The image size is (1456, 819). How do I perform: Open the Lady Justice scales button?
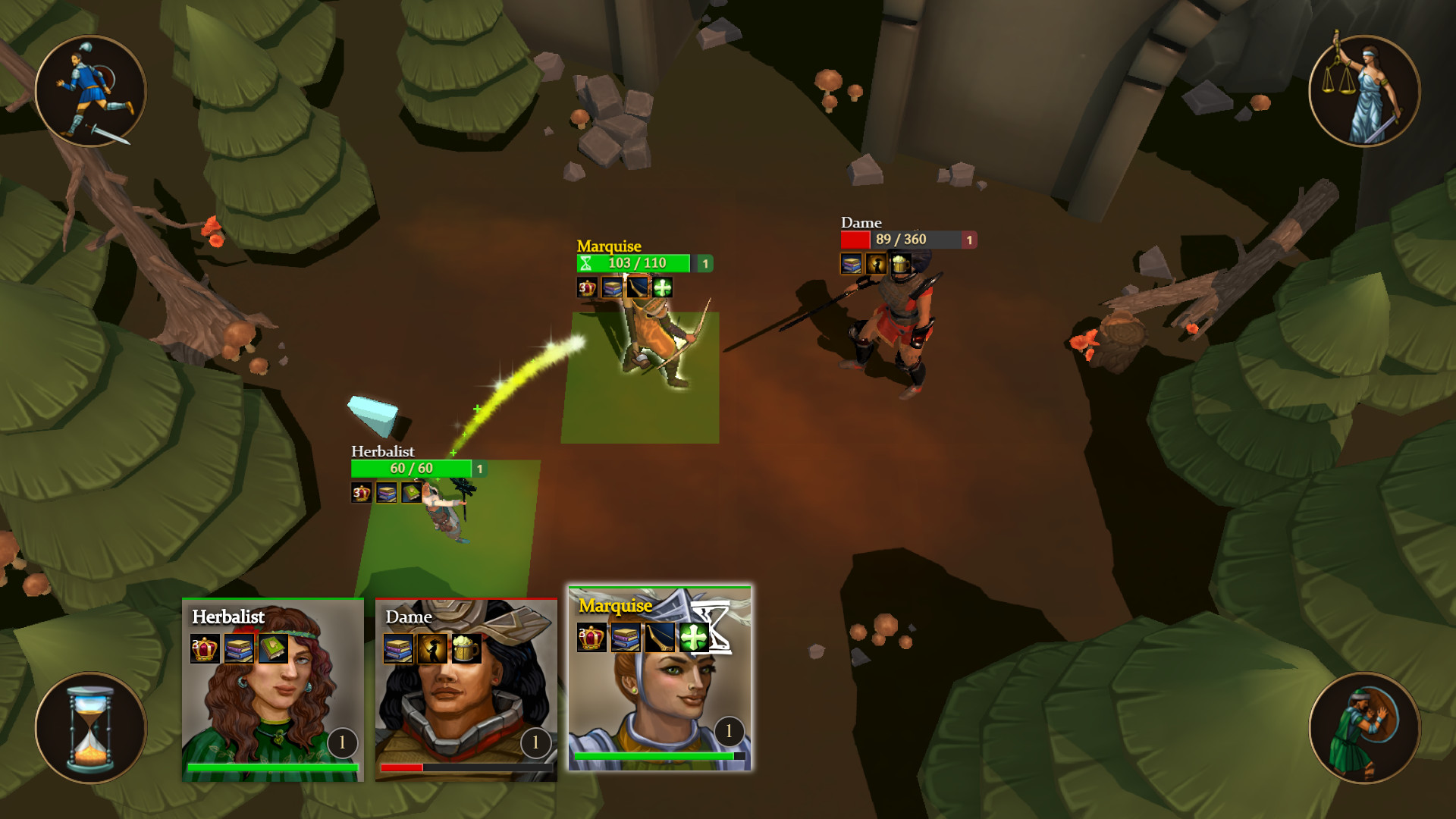point(1364,91)
